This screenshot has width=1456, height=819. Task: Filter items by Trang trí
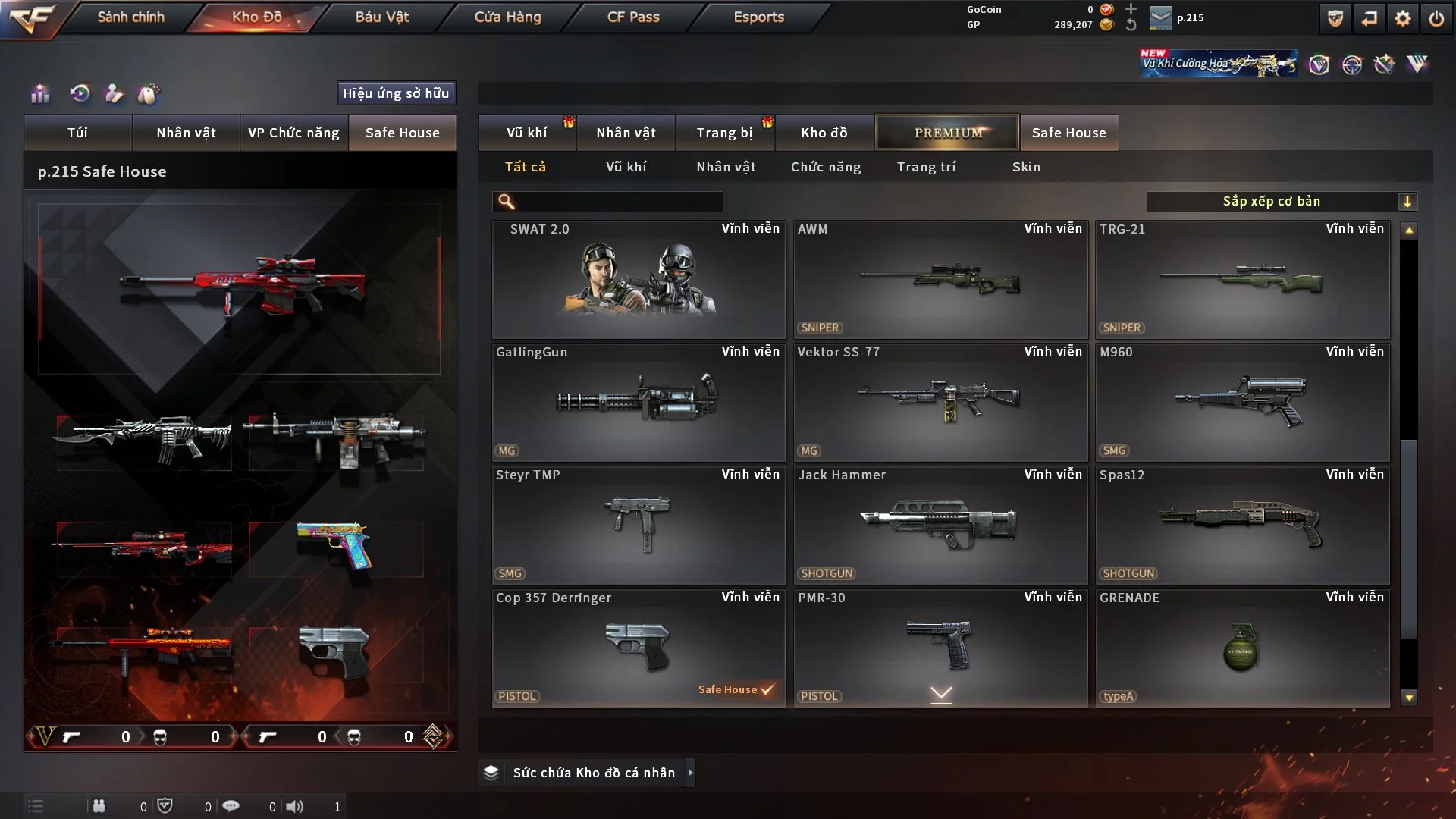tap(926, 167)
